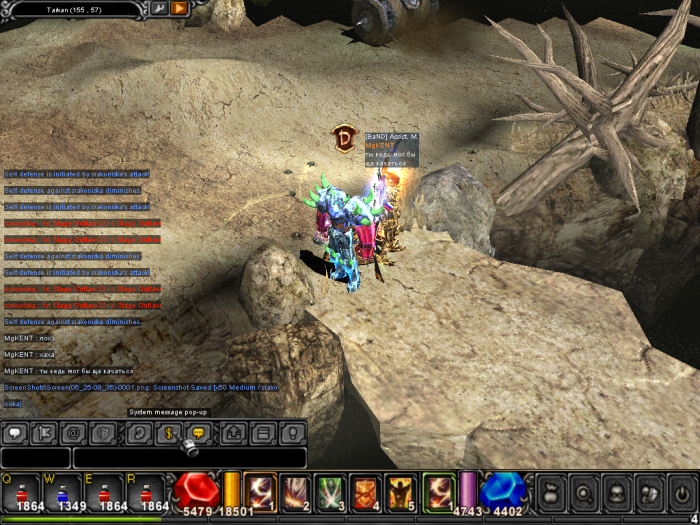Open the @ guild chat button
Screen dimensions: 700x525
[73, 434]
